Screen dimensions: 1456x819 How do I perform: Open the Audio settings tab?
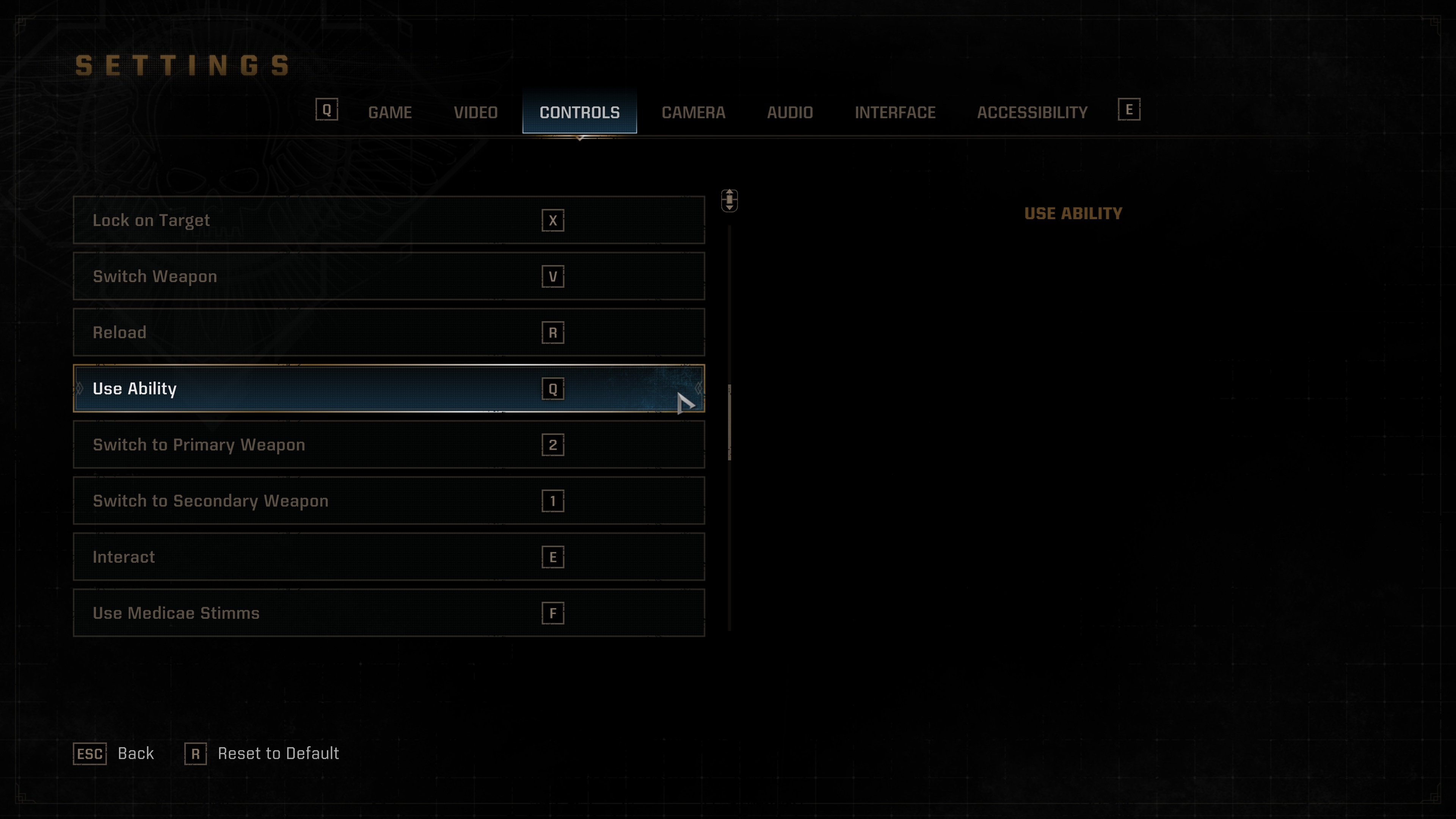coord(789,113)
